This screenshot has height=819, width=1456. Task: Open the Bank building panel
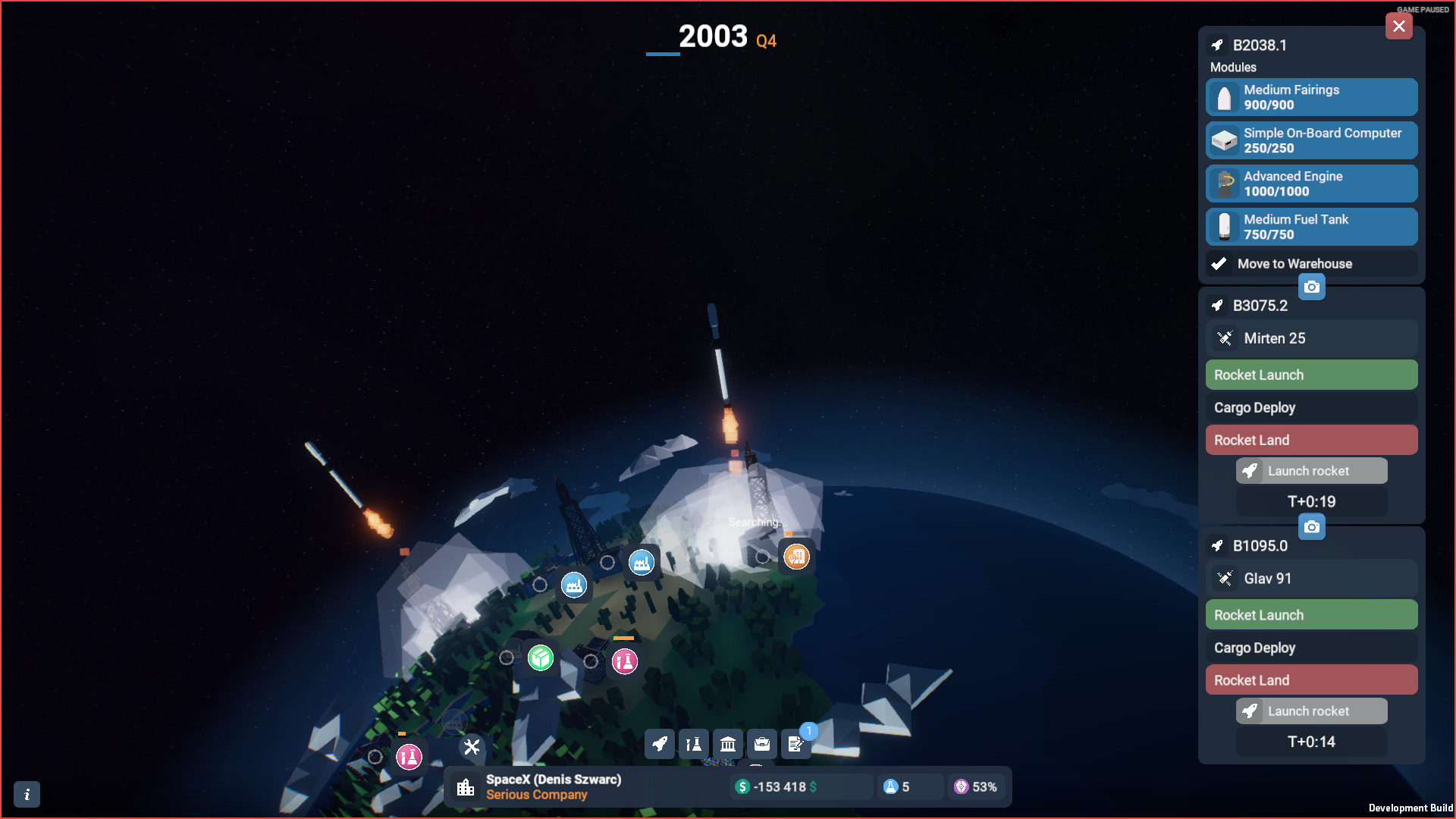727,744
